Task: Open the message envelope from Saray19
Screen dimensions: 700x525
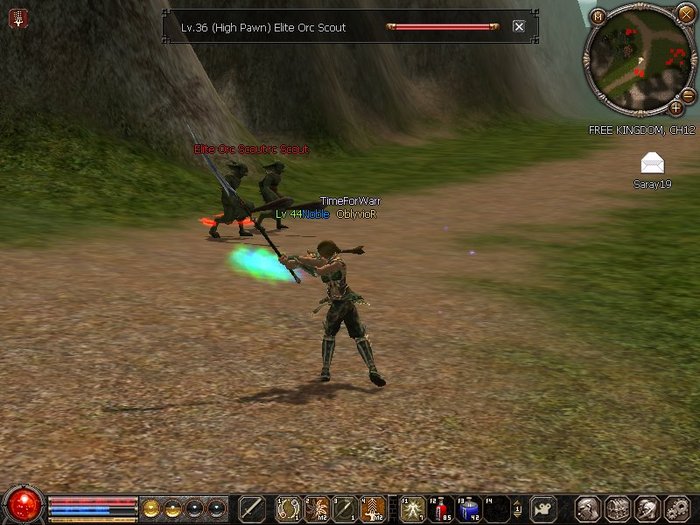Action: (652, 164)
